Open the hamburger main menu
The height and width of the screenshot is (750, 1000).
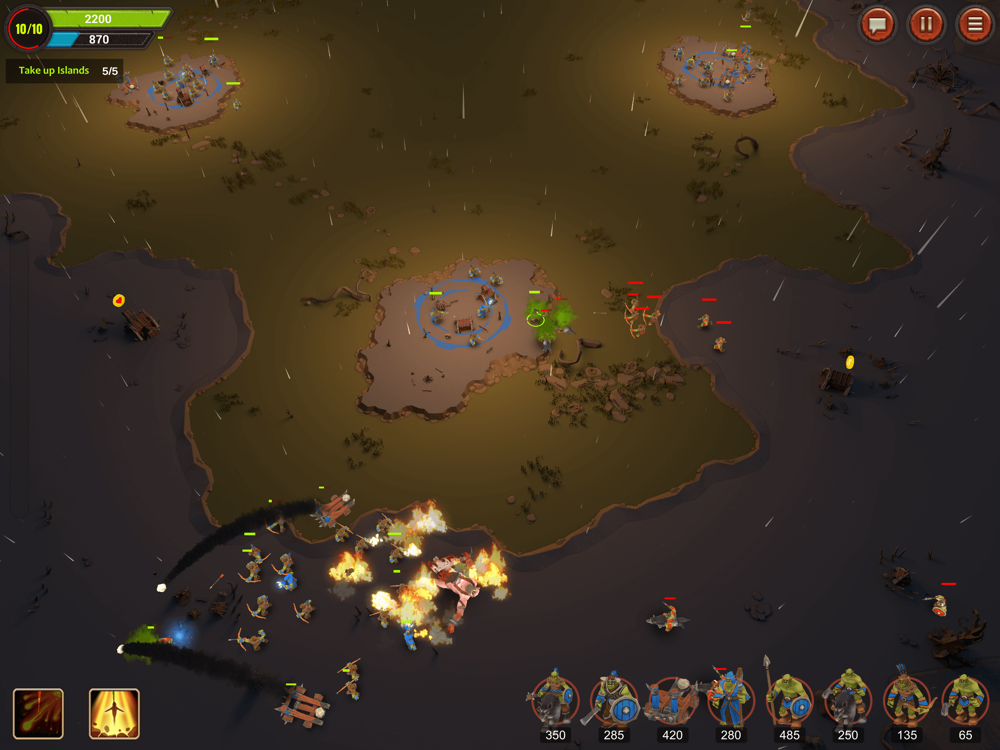click(974, 24)
